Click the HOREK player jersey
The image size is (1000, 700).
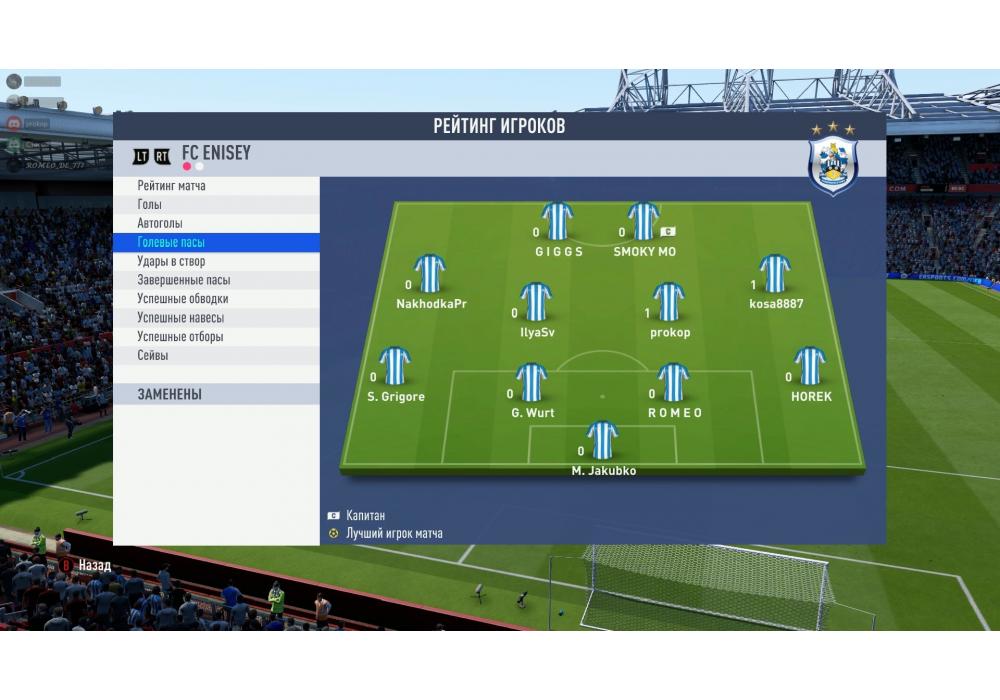pyautogui.click(x=810, y=367)
